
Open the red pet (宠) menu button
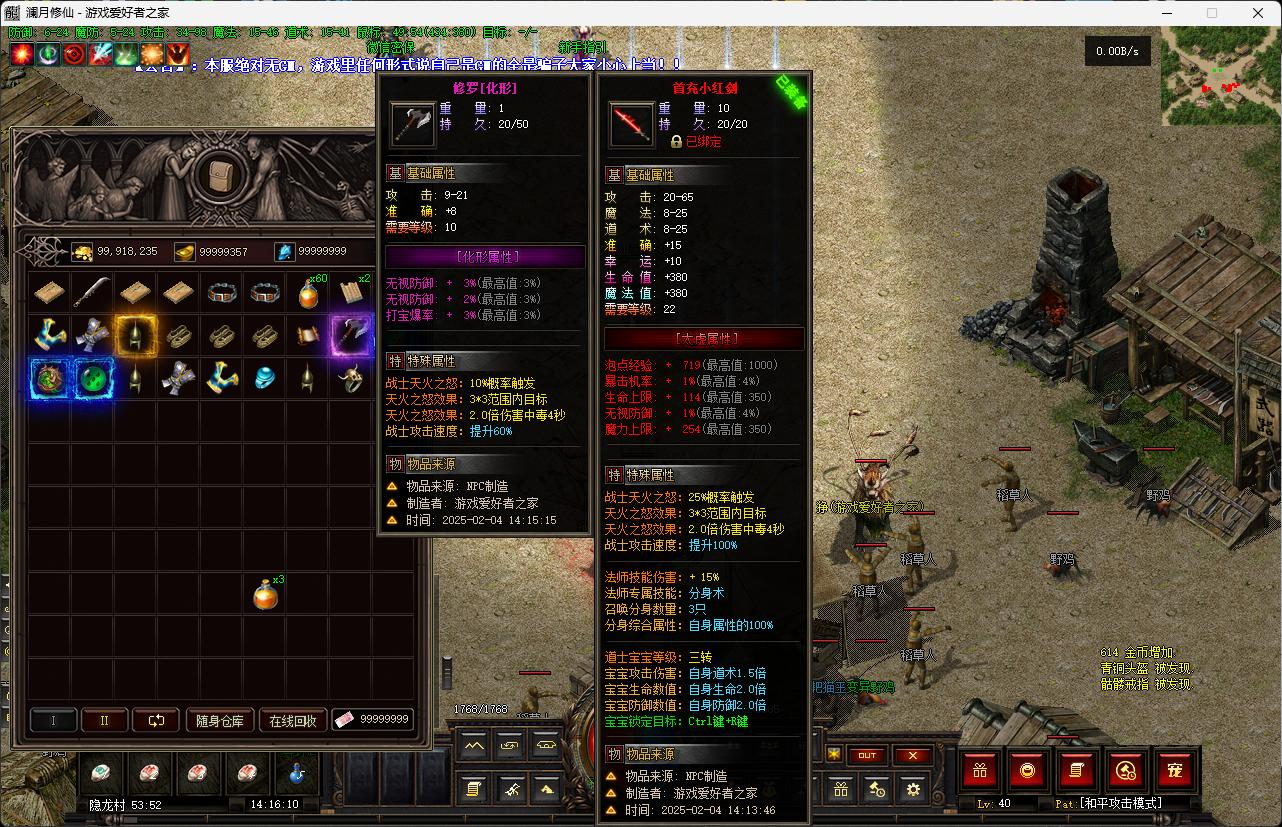click(x=1175, y=769)
